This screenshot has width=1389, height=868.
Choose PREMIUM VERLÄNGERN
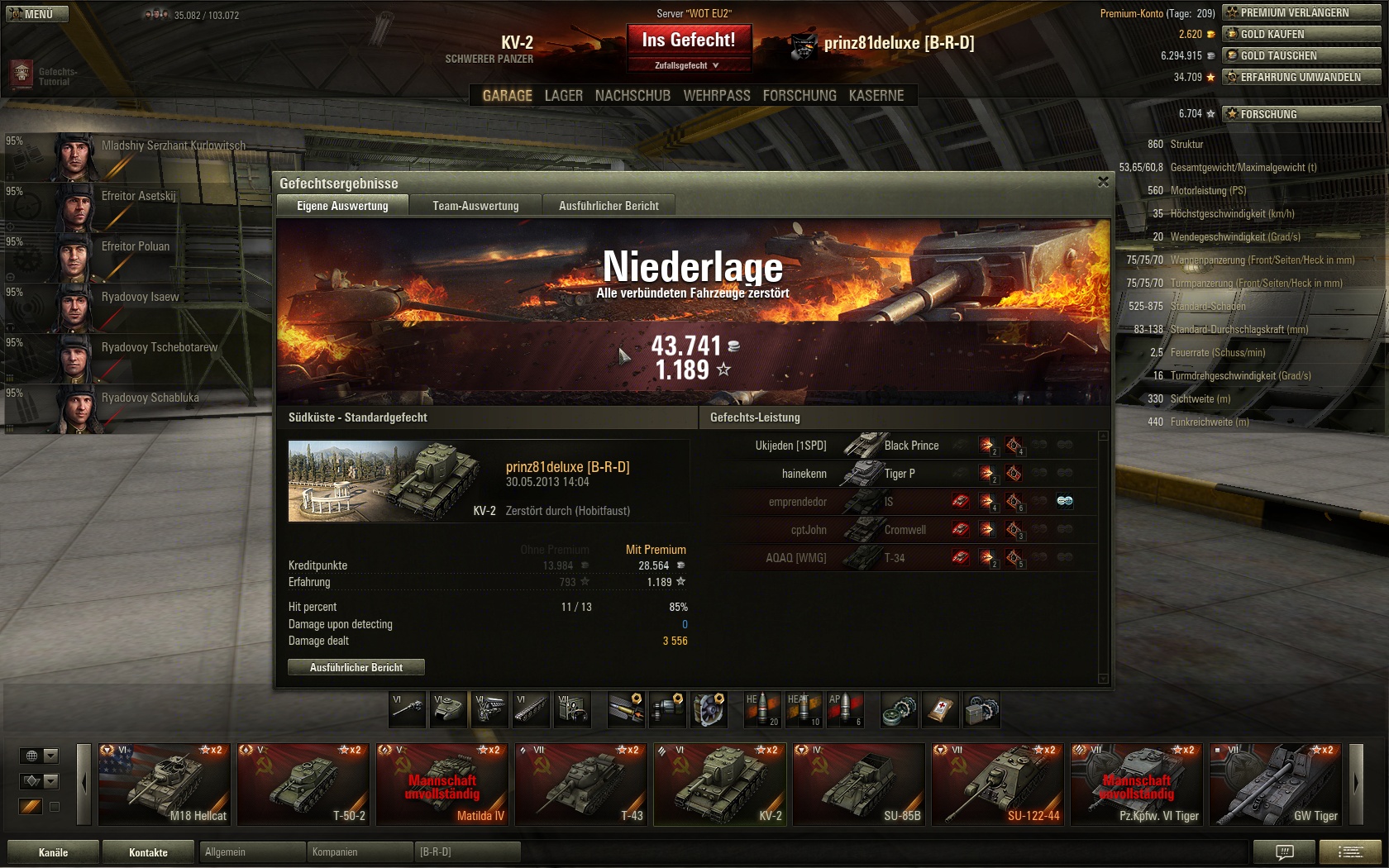pos(1301,12)
